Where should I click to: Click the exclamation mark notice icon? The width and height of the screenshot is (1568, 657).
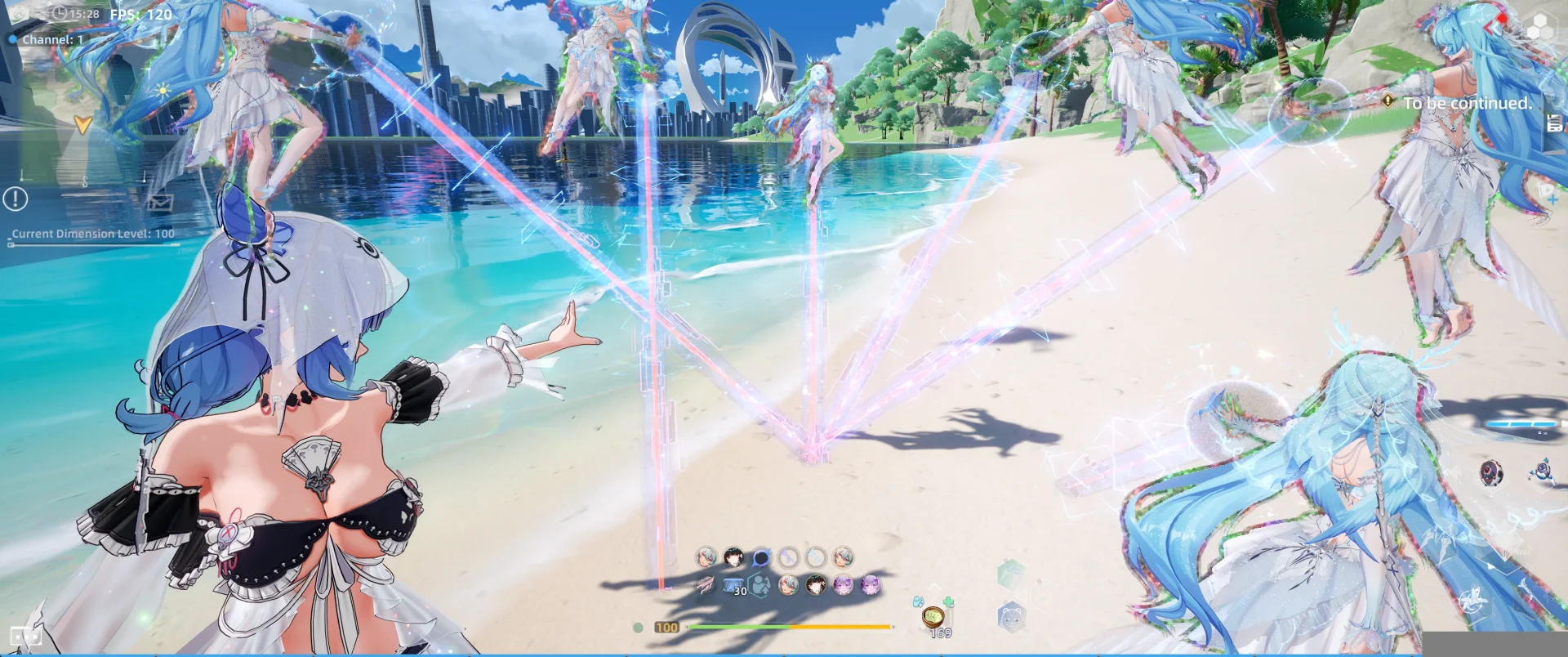pos(16,199)
